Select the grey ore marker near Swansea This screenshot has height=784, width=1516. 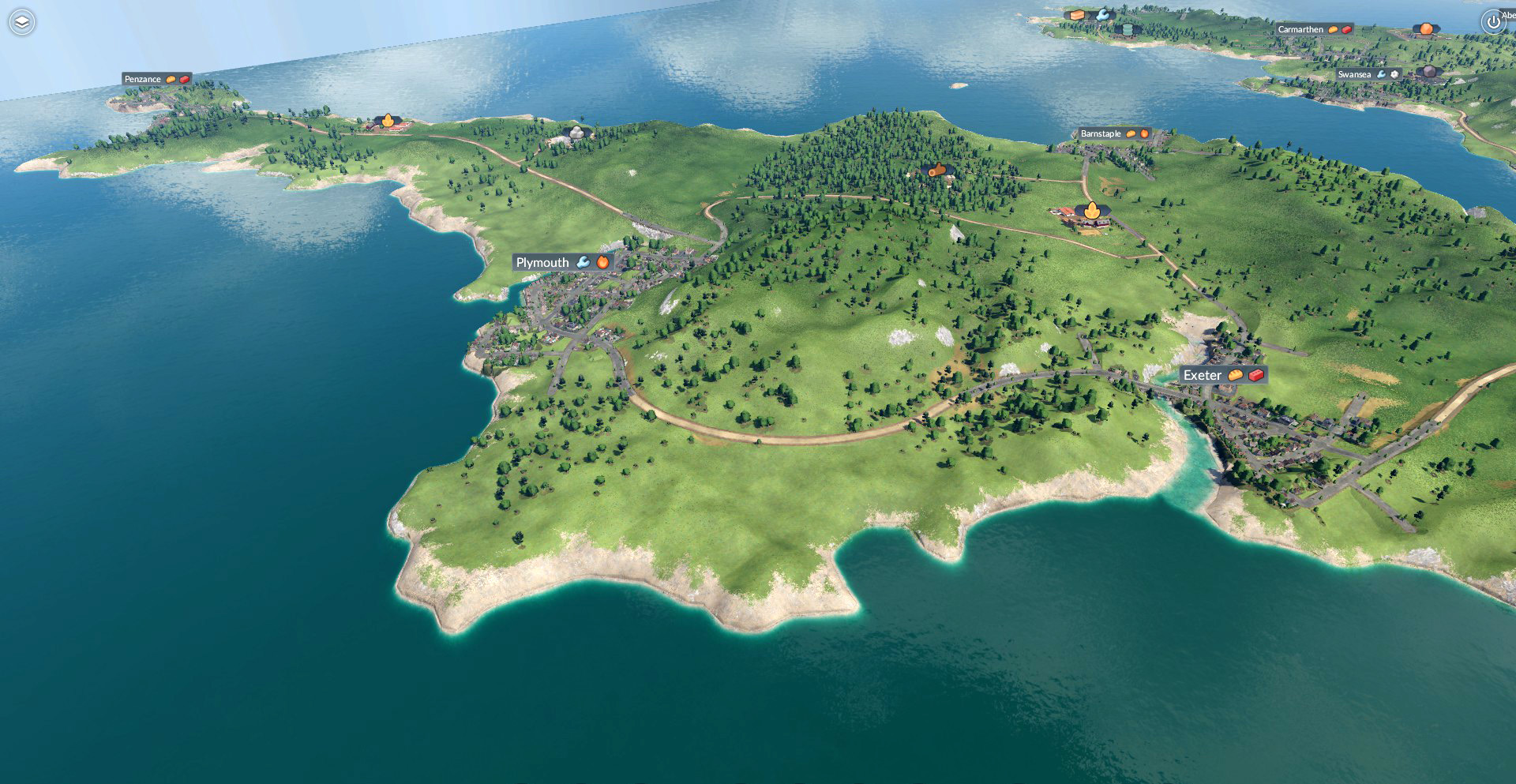[1430, 73]
